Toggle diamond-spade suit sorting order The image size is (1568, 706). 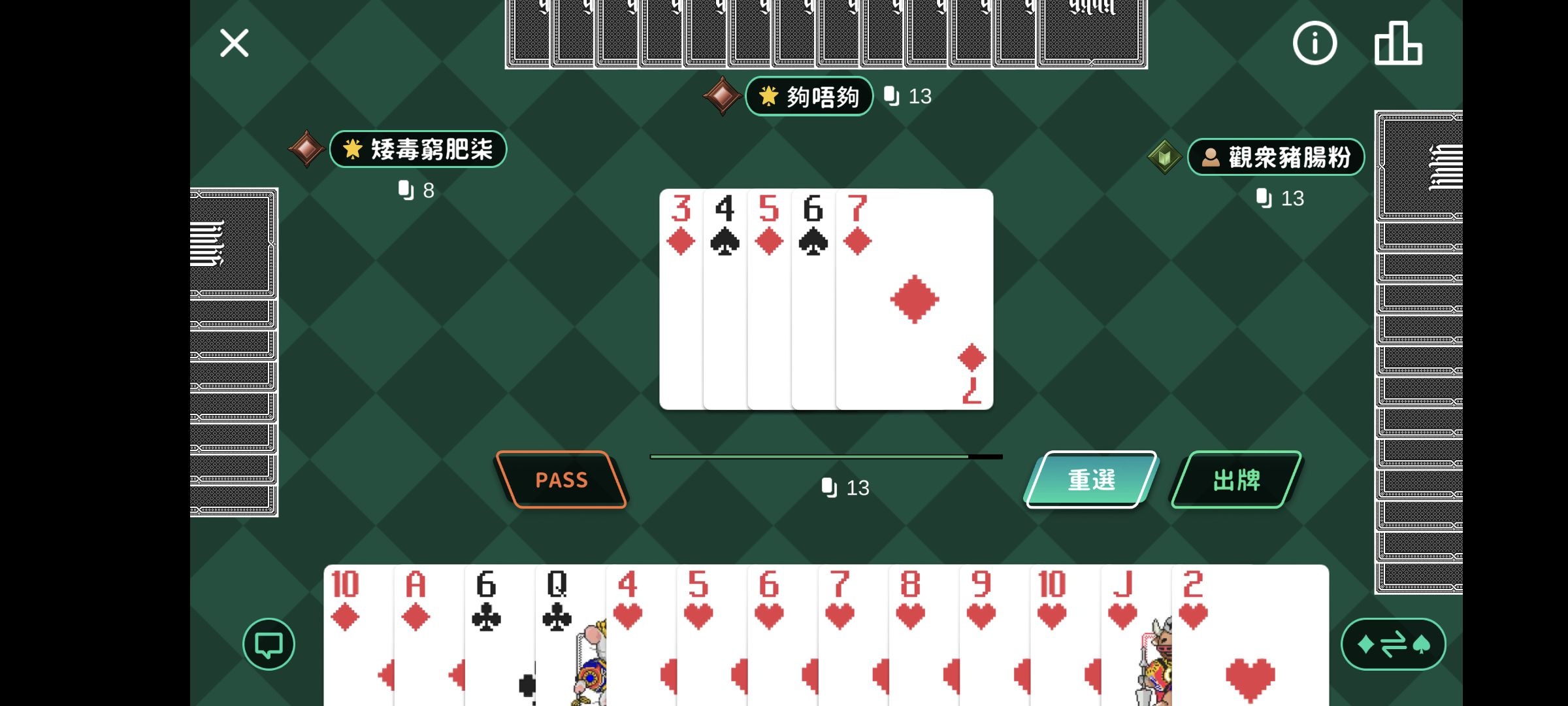point(1393,644)
